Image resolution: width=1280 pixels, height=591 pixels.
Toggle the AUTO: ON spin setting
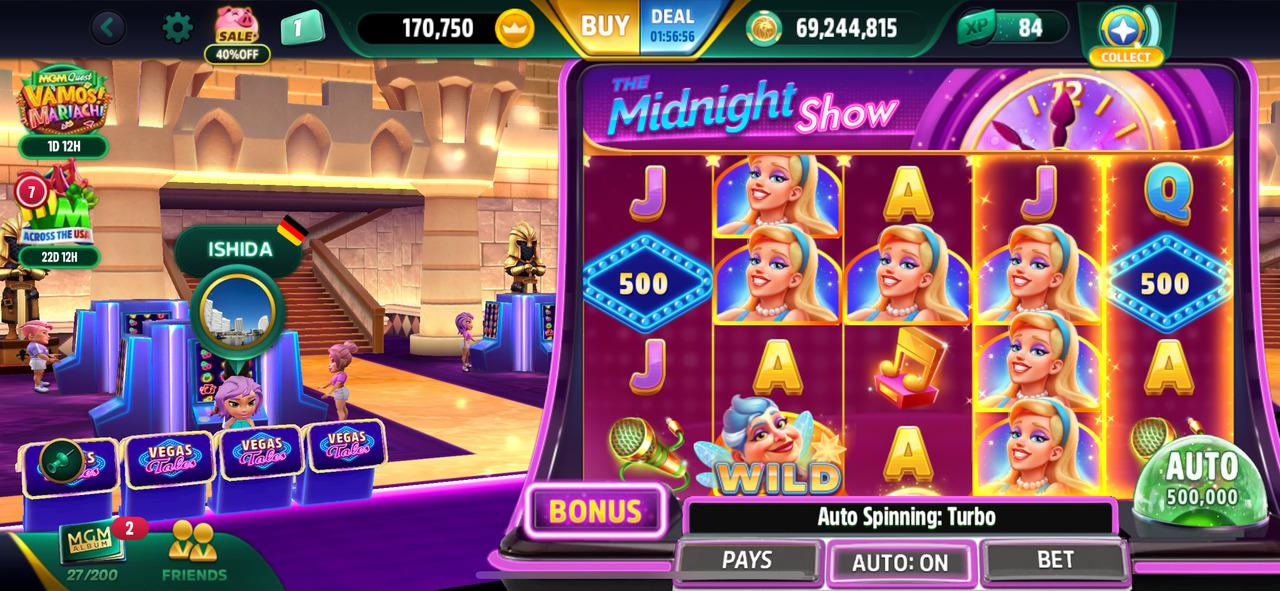(900, 563)
